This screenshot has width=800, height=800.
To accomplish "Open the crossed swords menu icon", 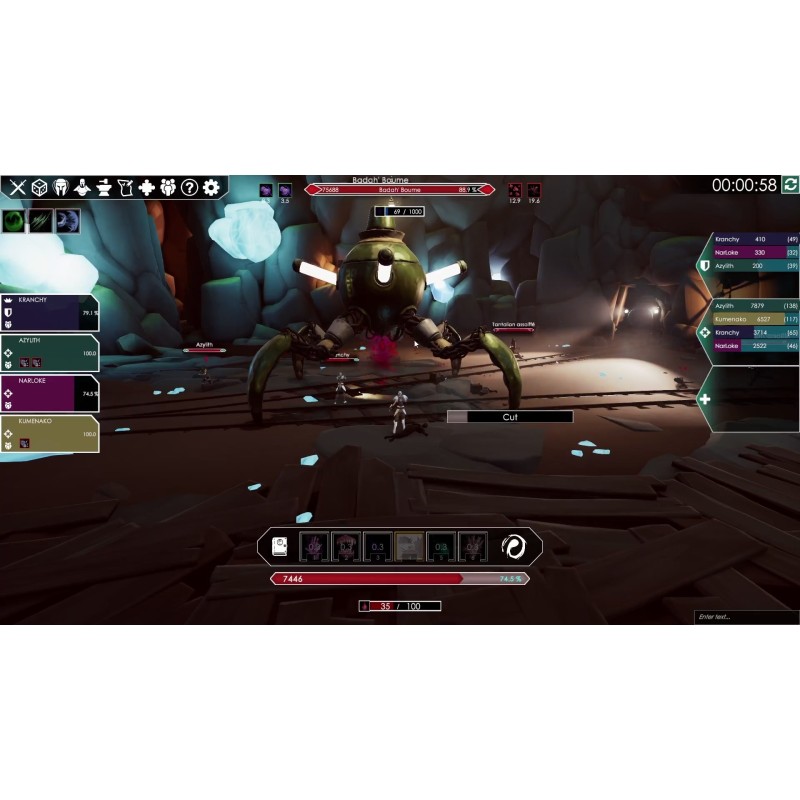I will coord(17,187).
